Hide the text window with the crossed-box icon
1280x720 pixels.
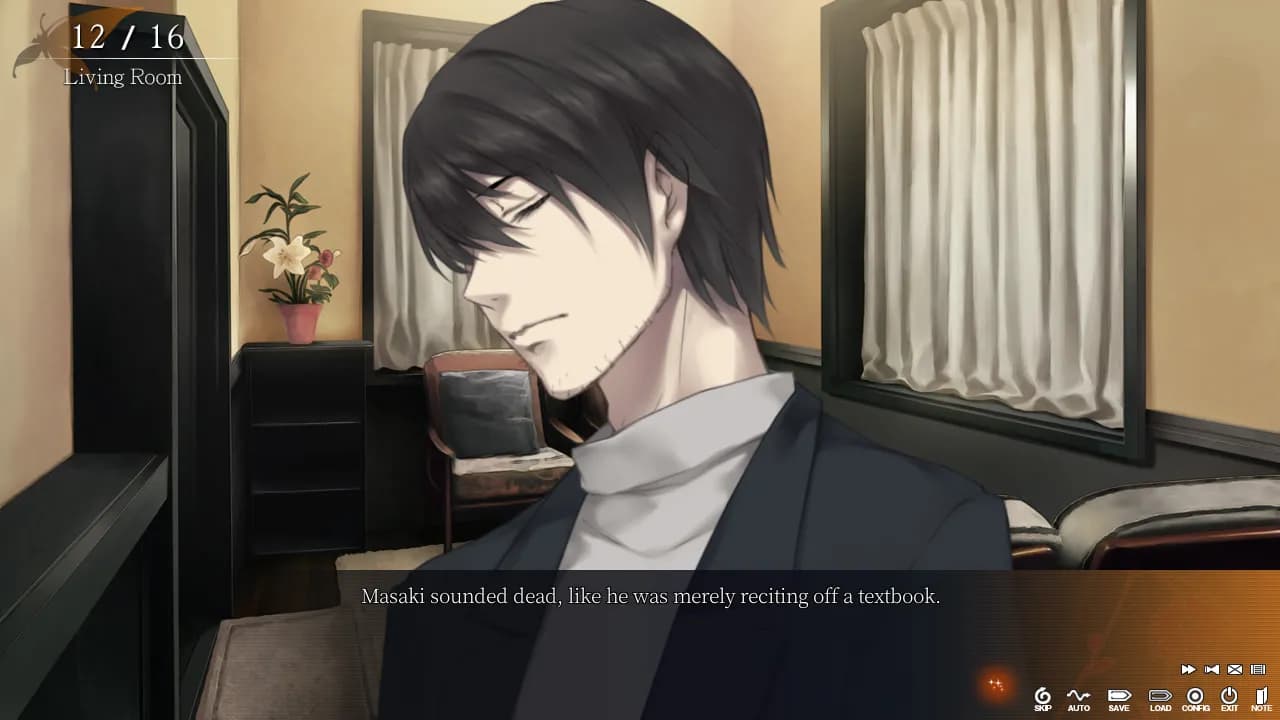(1235, 670)
